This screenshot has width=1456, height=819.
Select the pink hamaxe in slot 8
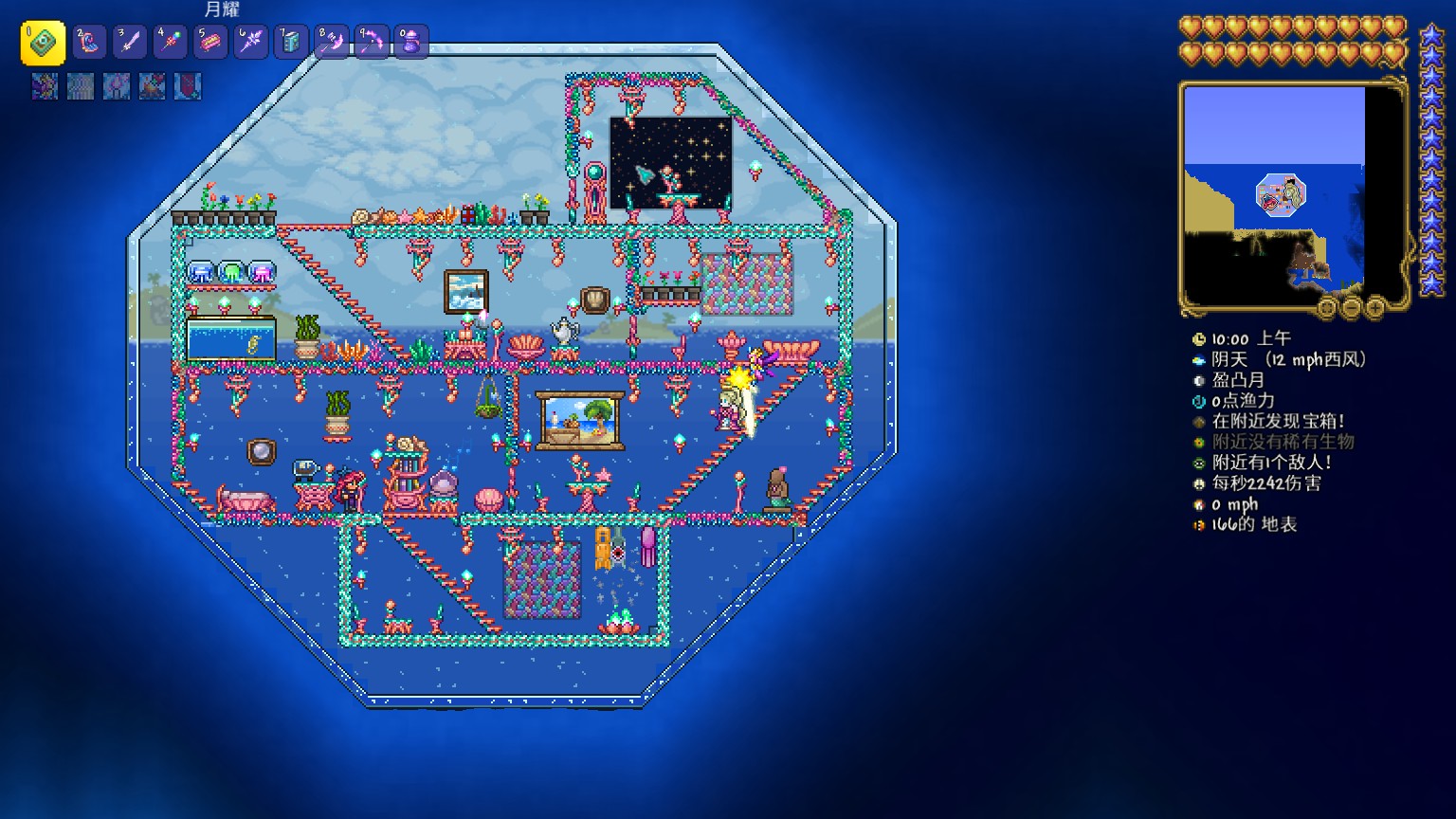tap(332, 42)
